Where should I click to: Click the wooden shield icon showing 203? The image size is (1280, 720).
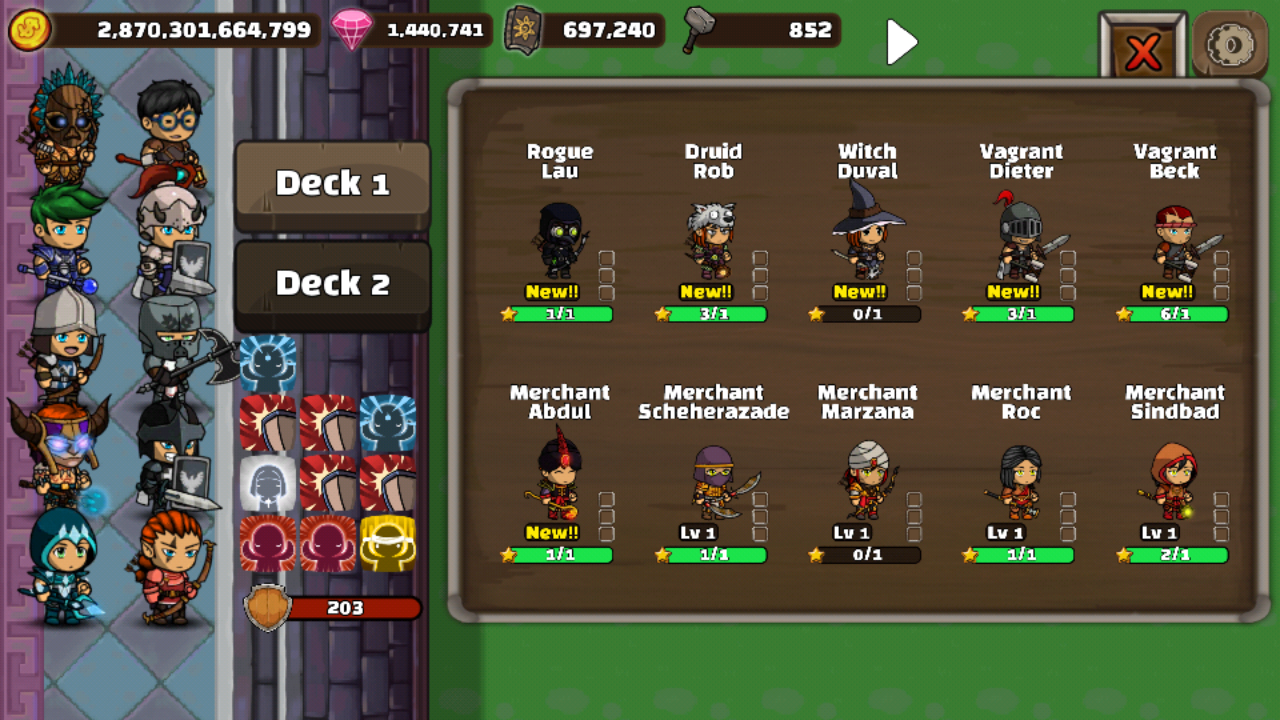pos(270,607)
